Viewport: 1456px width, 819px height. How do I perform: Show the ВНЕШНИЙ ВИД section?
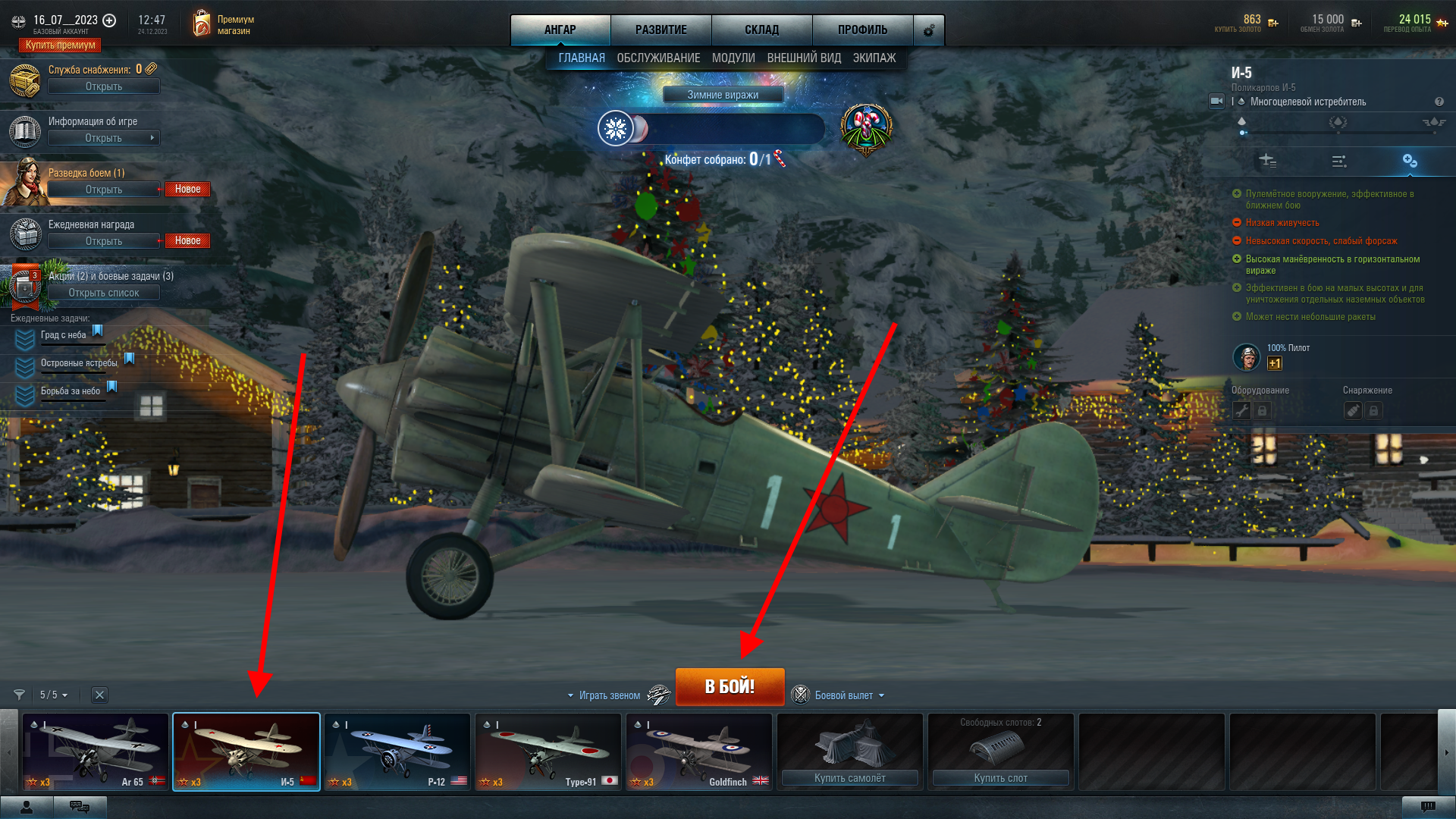click(x=804, y=58)
